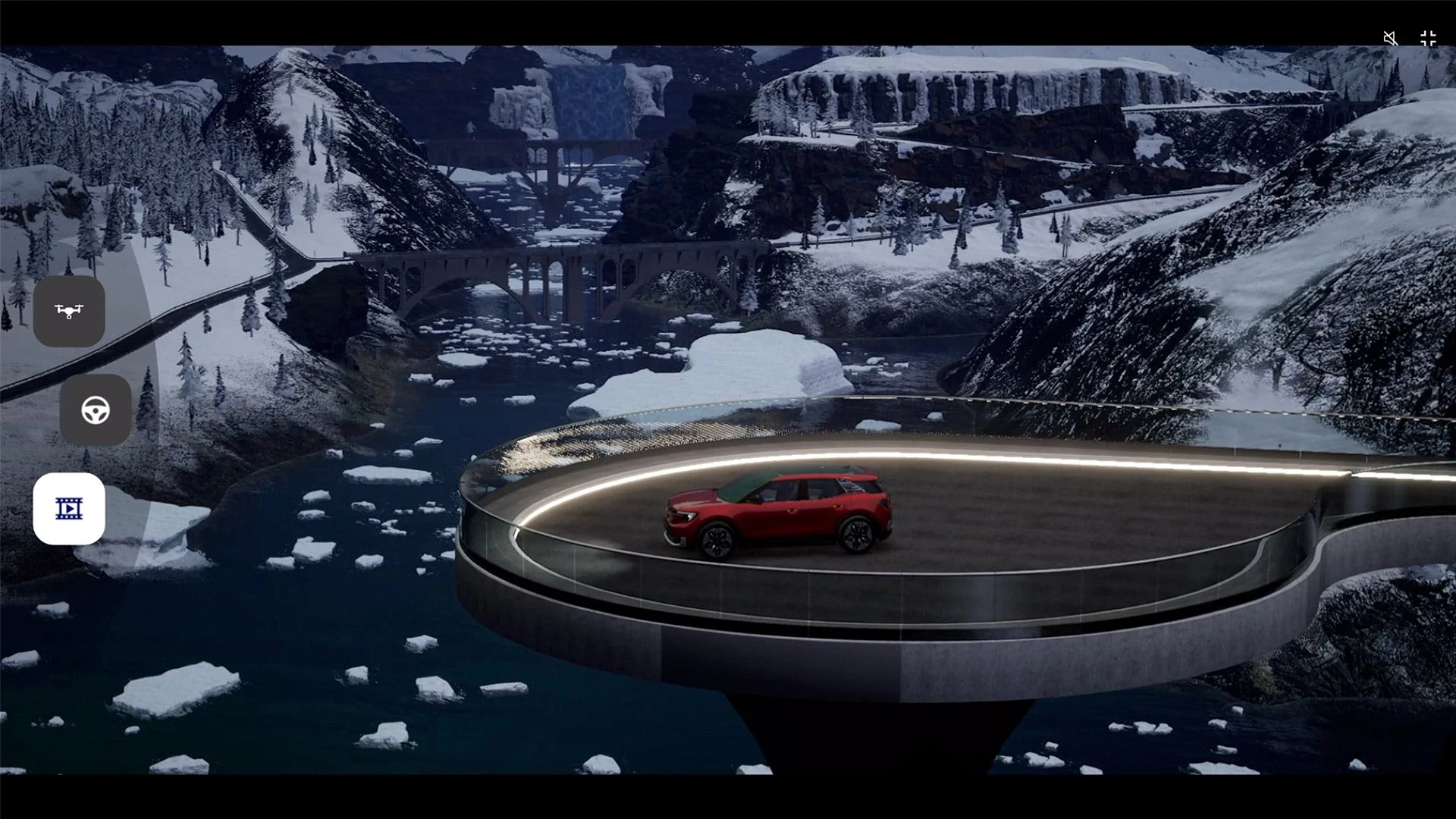The height and width of the screenshot is (819, 1456).
Task: Exit fullscreen with the collapse icon
Action: click(x=1428, y=39)
